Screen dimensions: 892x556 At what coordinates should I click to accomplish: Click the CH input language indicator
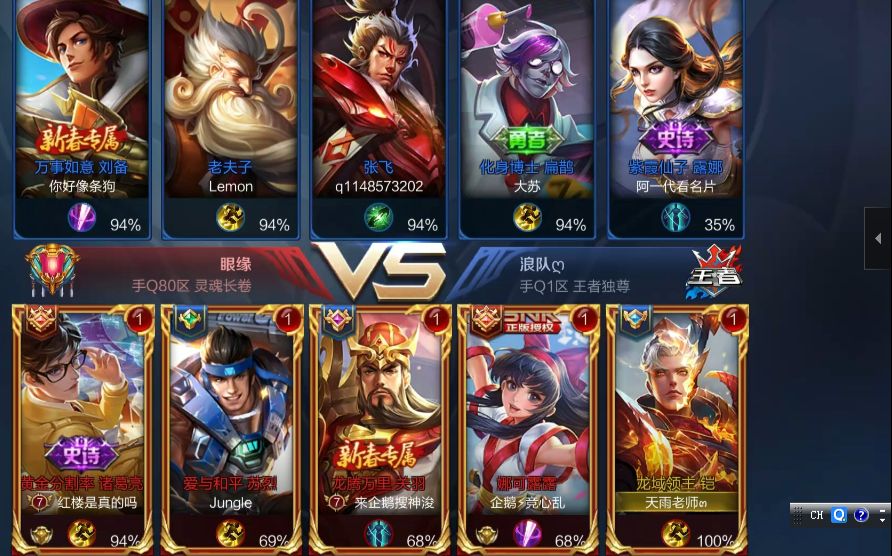coord(817,515)
